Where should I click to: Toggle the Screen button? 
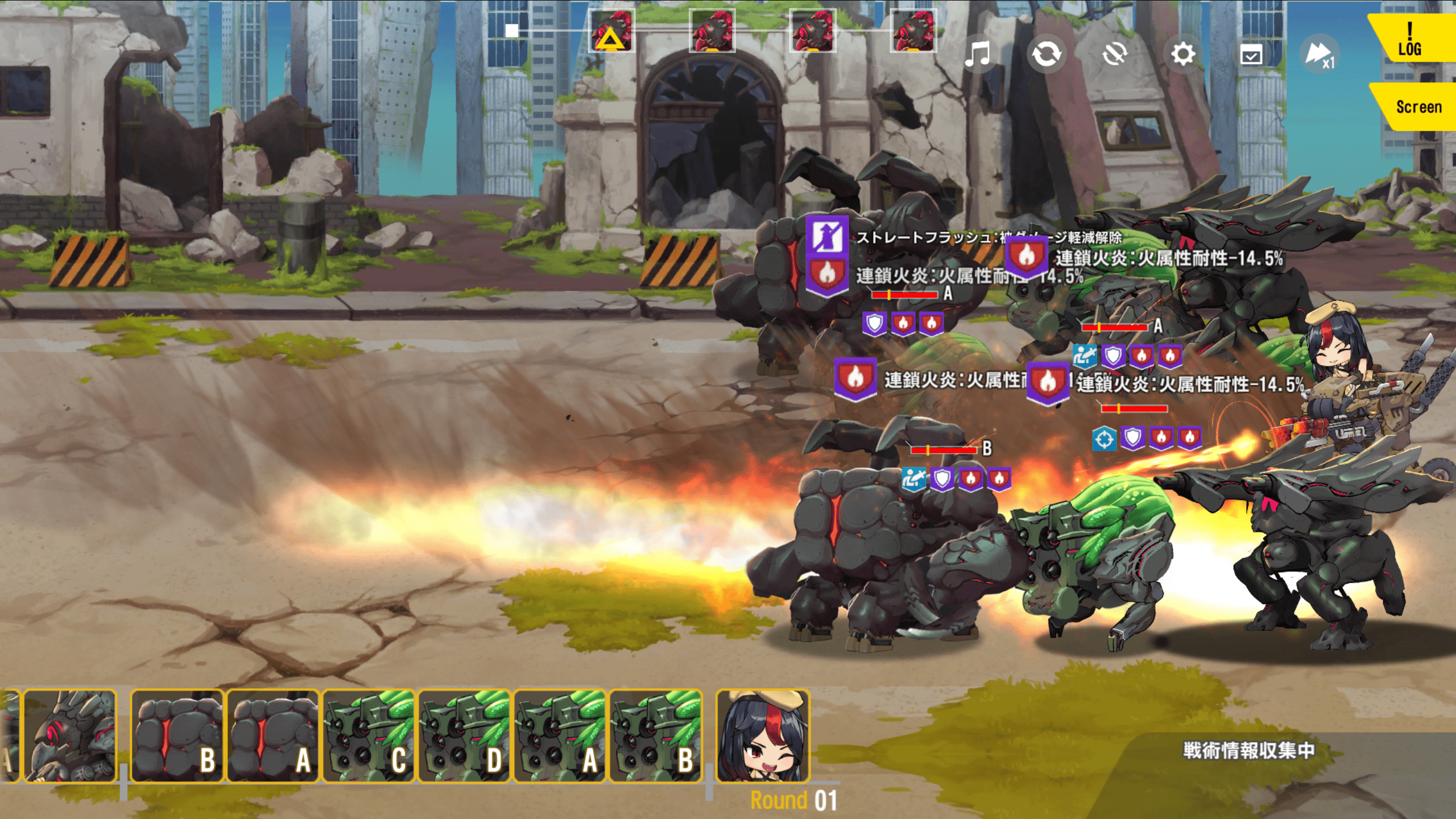1417,107
